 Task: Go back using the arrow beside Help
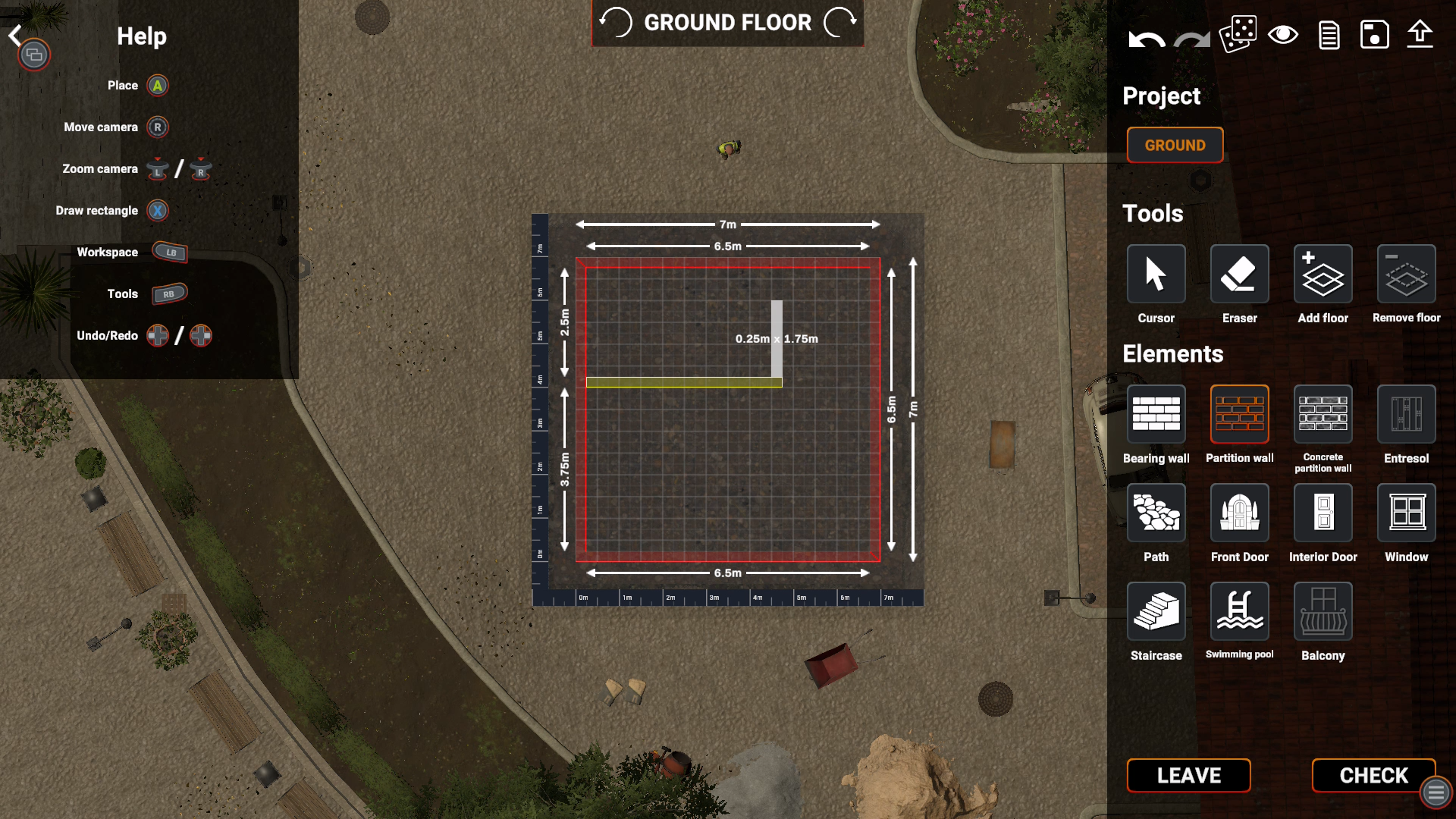[15, 35]
